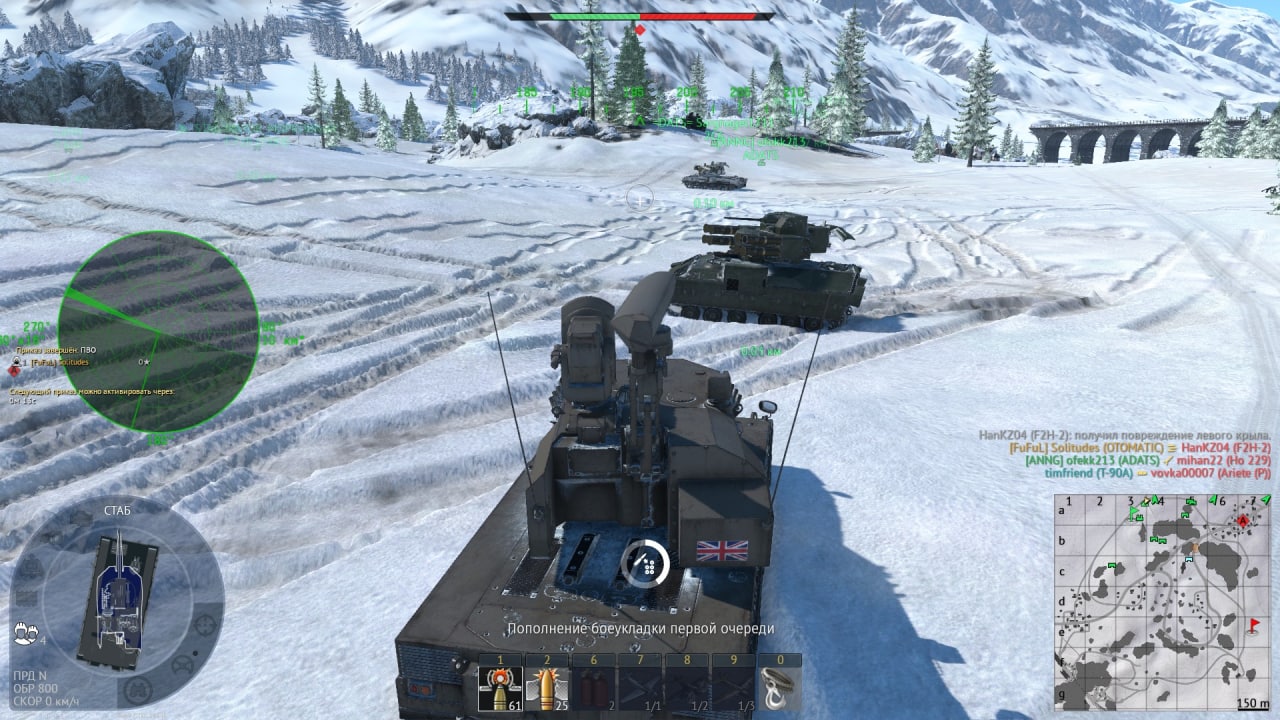Click the circular ammo reload indicator
Screen dimensions: 1280x720
(645, 563)
